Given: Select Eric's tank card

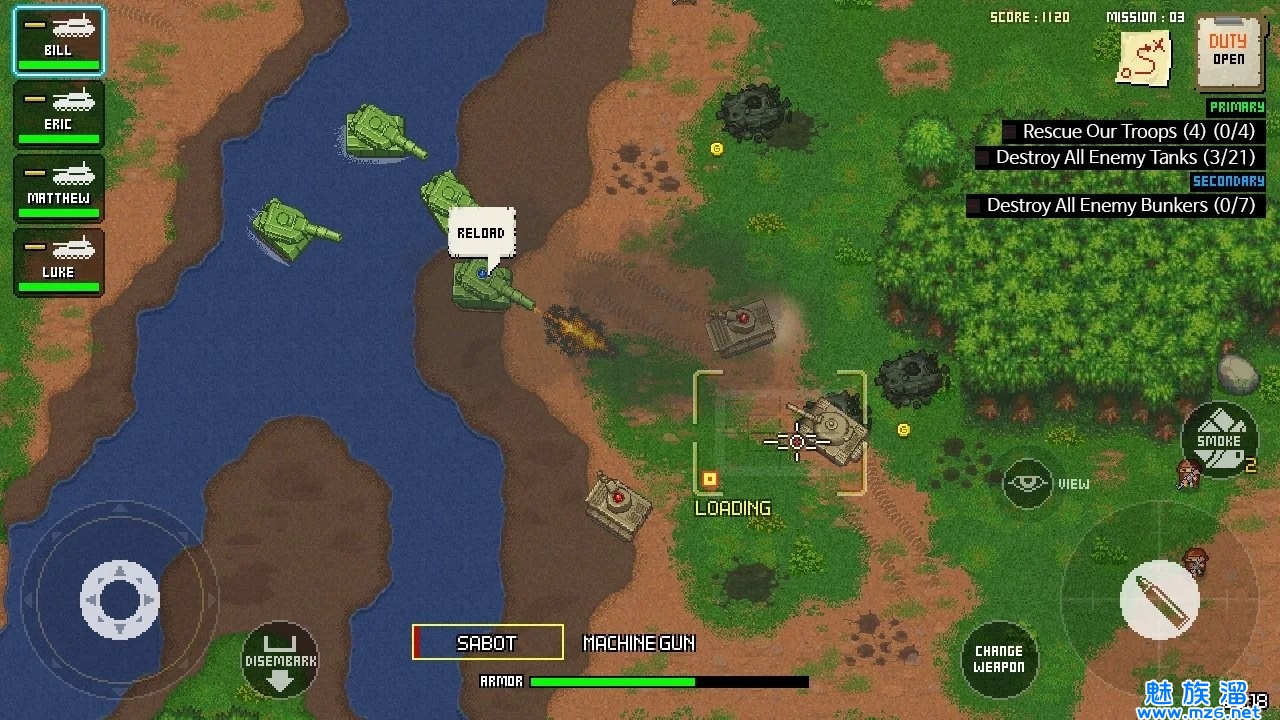Looking at the screenshot, I should tap(58, 115).
